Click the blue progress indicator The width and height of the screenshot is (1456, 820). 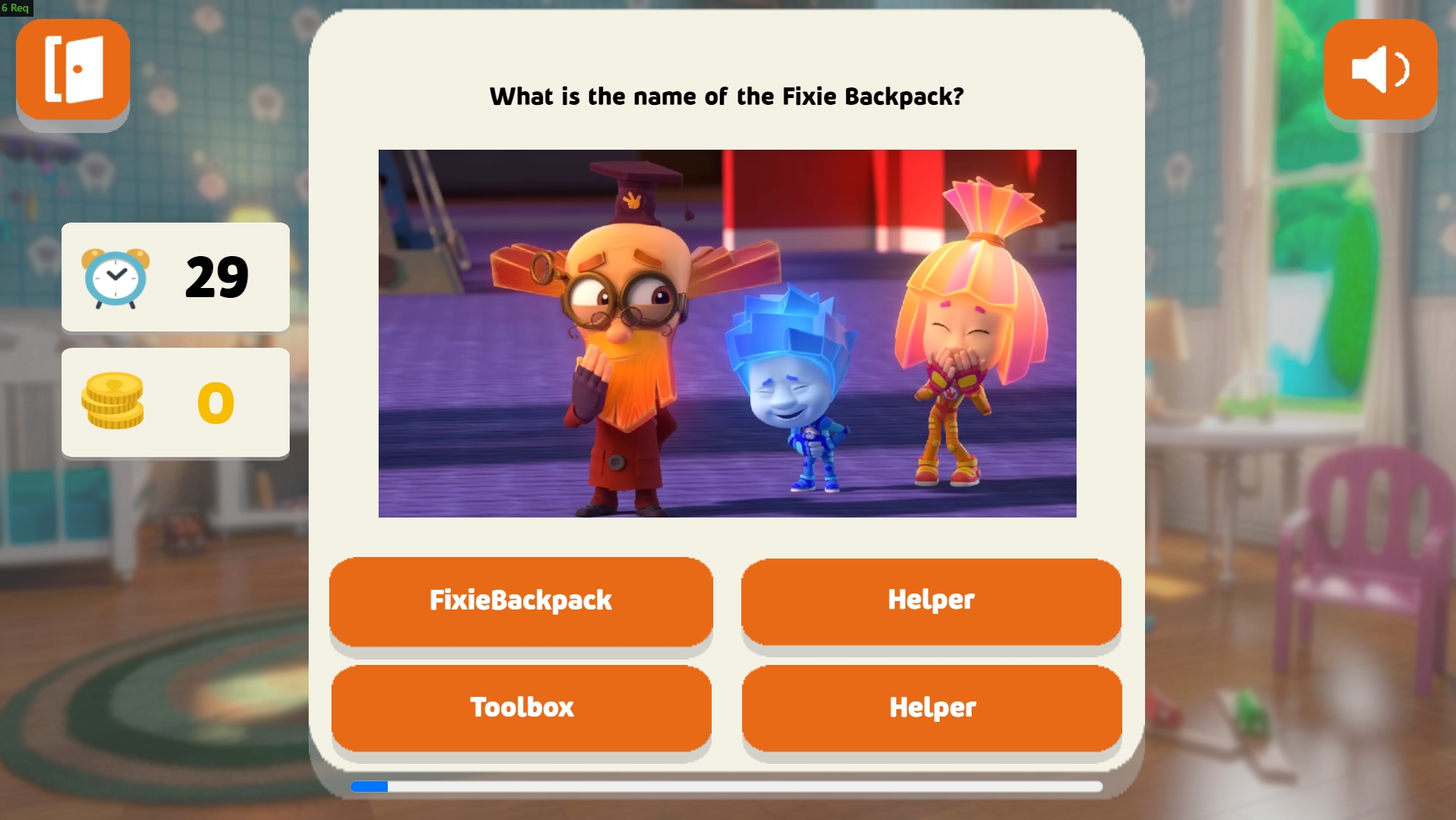[368, 787]
